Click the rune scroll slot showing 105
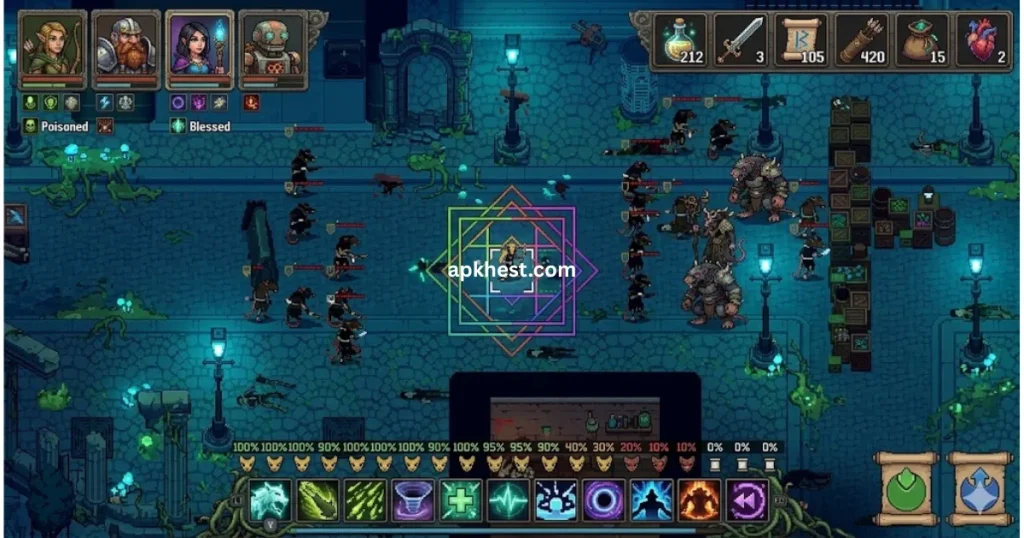The width and height of the screenshot is (1024, 538). (x=803, y=42)
